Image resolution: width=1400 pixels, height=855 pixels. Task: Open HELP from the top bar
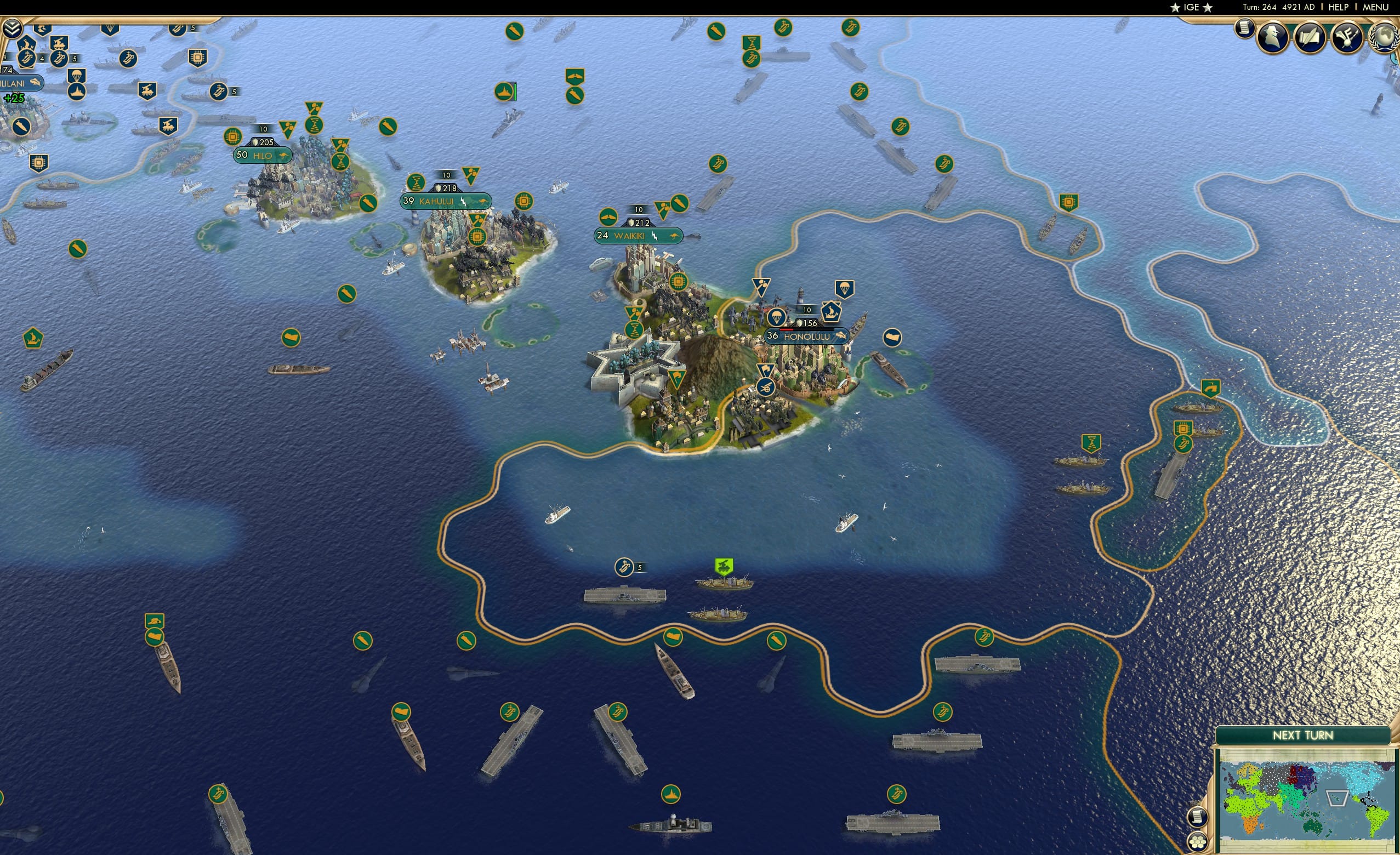click(1339, 7)
